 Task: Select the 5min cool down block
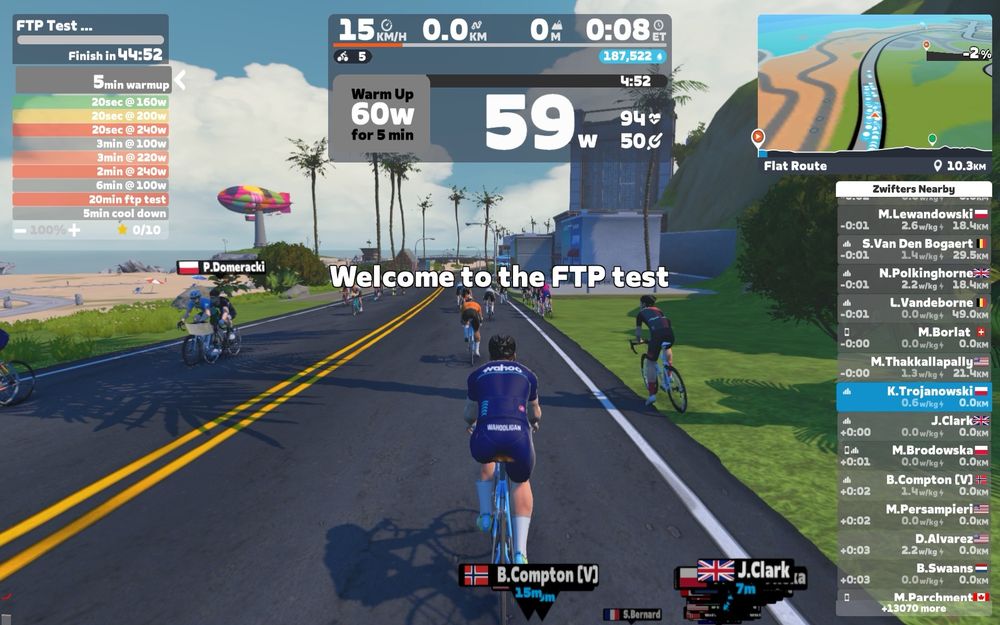point(91,213)
